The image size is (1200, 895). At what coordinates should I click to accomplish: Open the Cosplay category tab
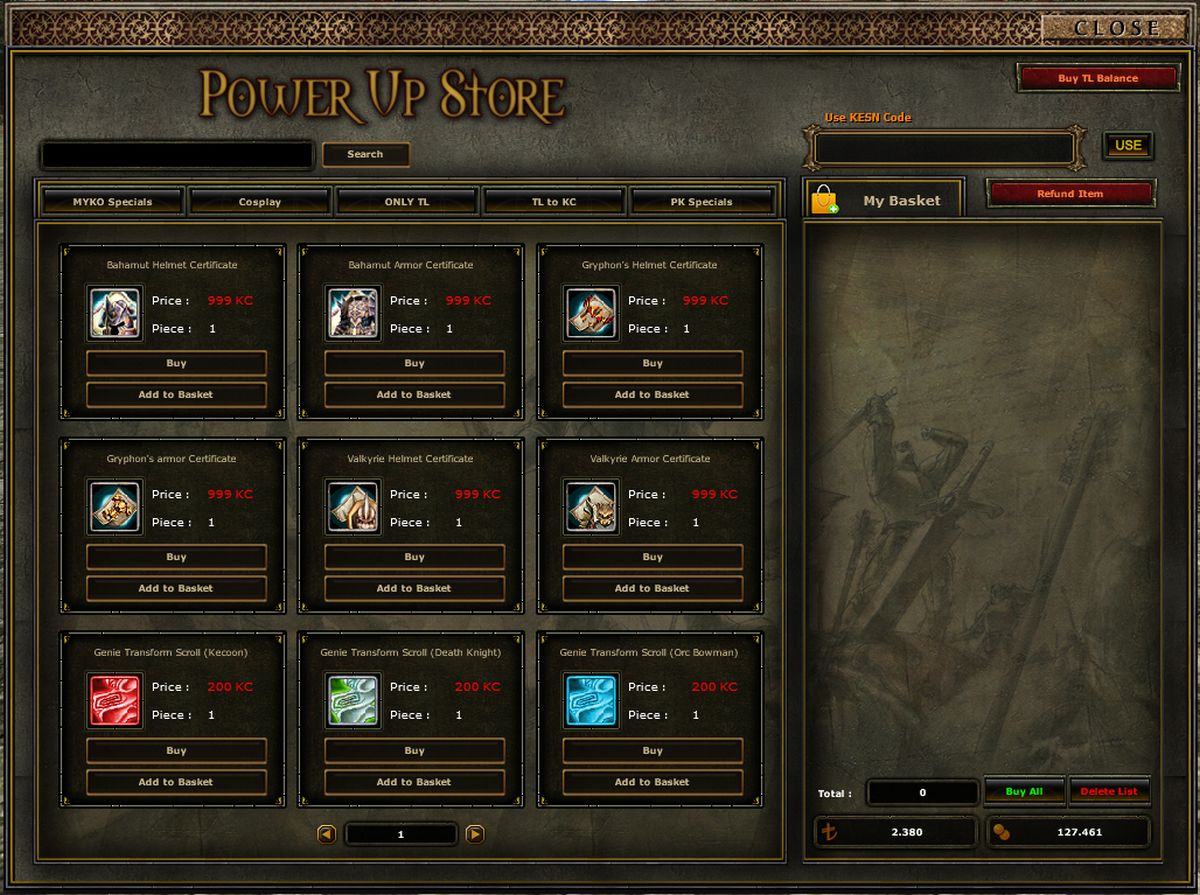click(260, 202)
